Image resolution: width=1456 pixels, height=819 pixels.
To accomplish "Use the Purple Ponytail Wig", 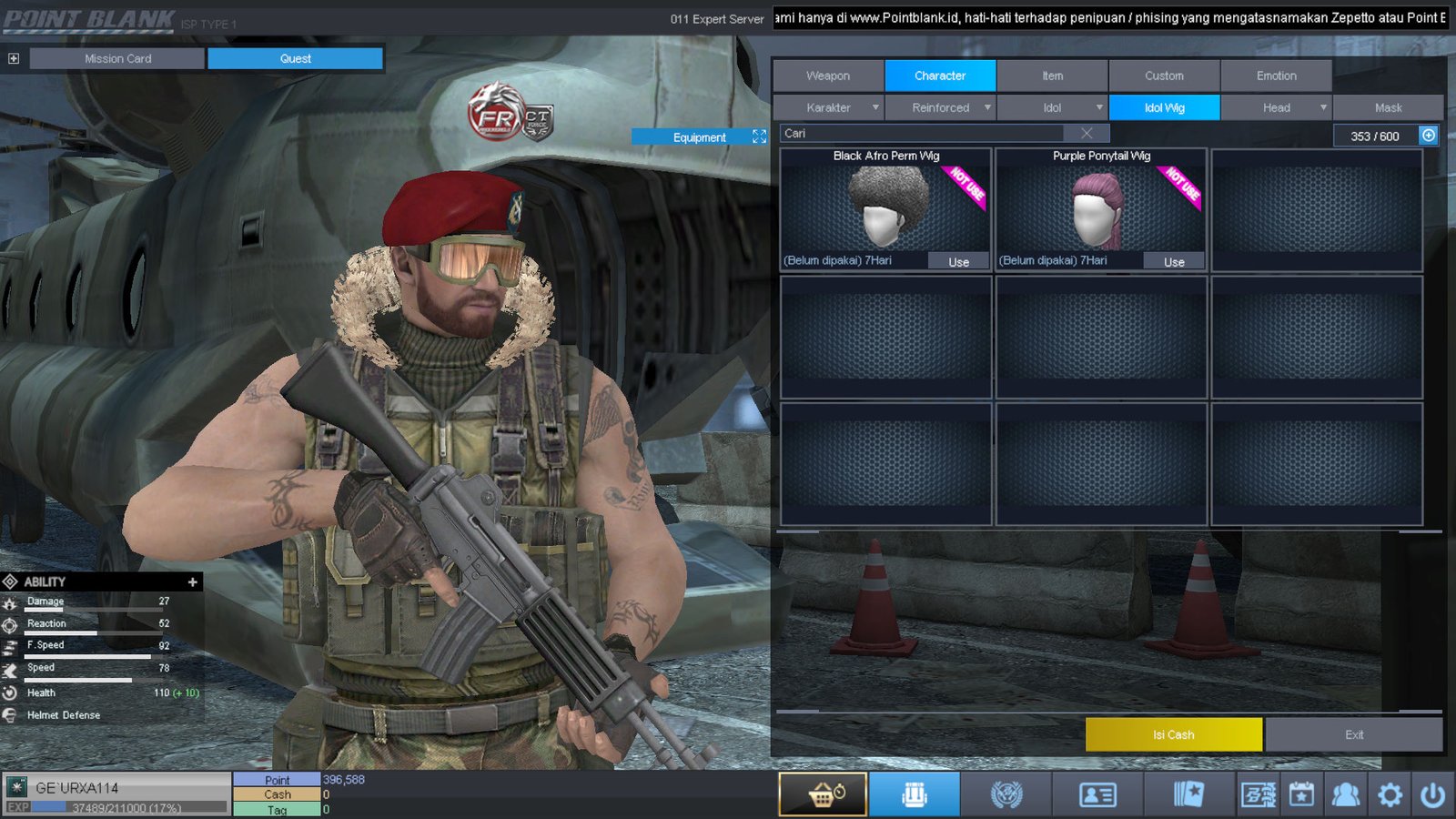I will point(1174,262).
